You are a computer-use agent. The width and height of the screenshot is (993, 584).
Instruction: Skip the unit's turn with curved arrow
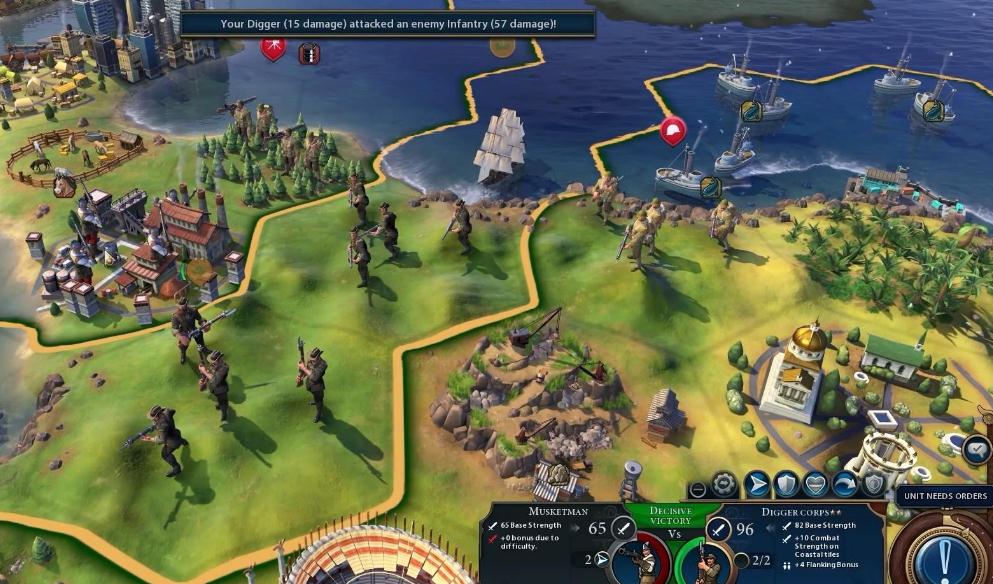pos(845,484)
